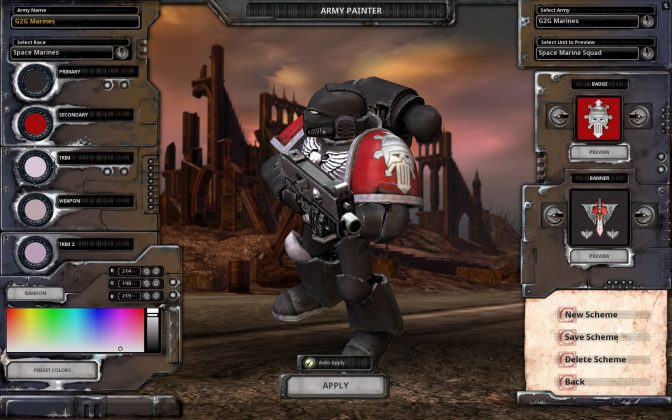Viewport: 672px width, 420px height.
Task: Preview the selected banner
Action: click(600, 256)
